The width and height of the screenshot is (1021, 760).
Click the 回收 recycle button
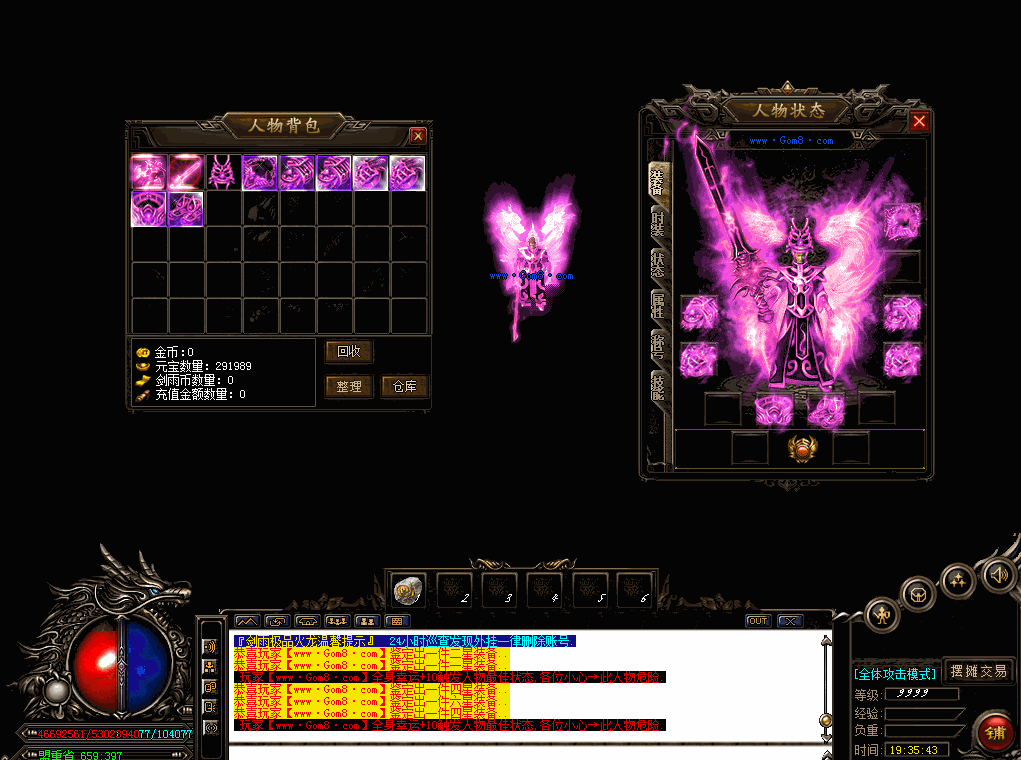pos(349,352)
